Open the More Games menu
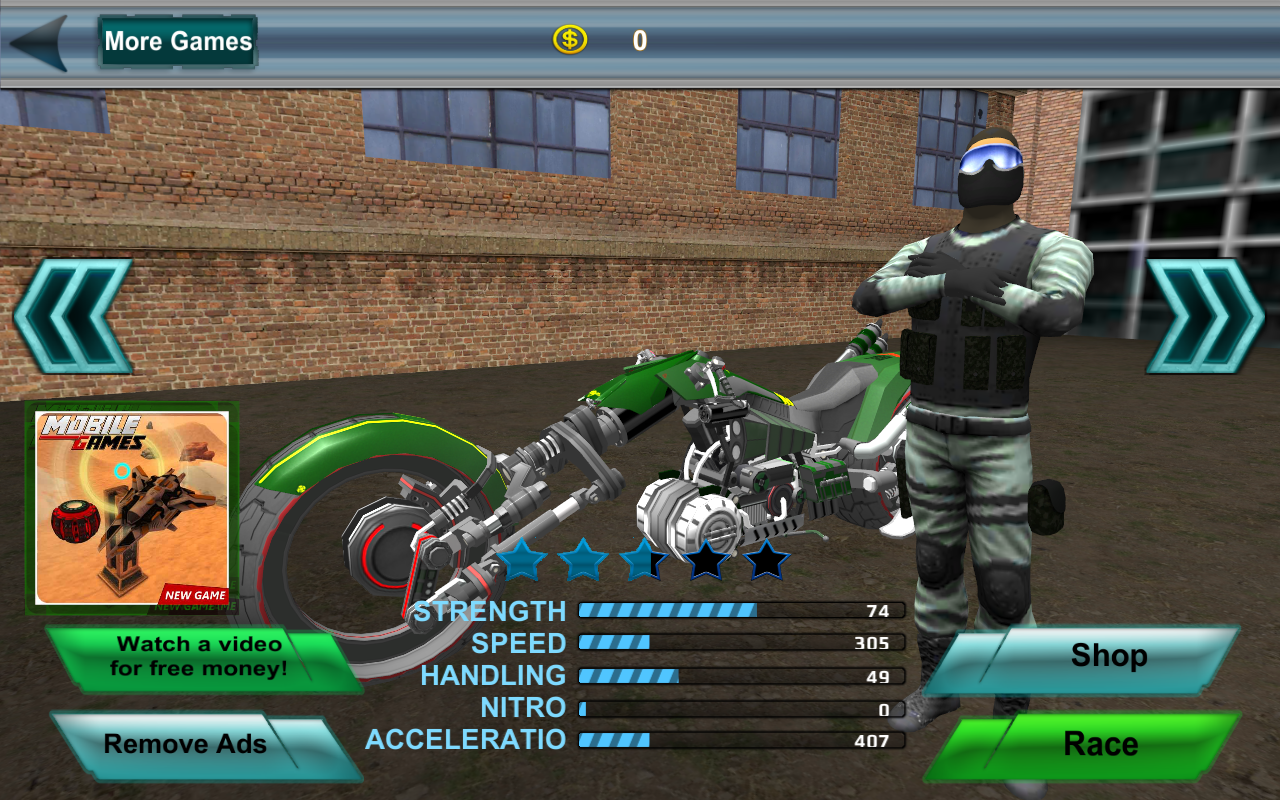Viewport: 1280px width, 800px height. (x=177, y=41)
